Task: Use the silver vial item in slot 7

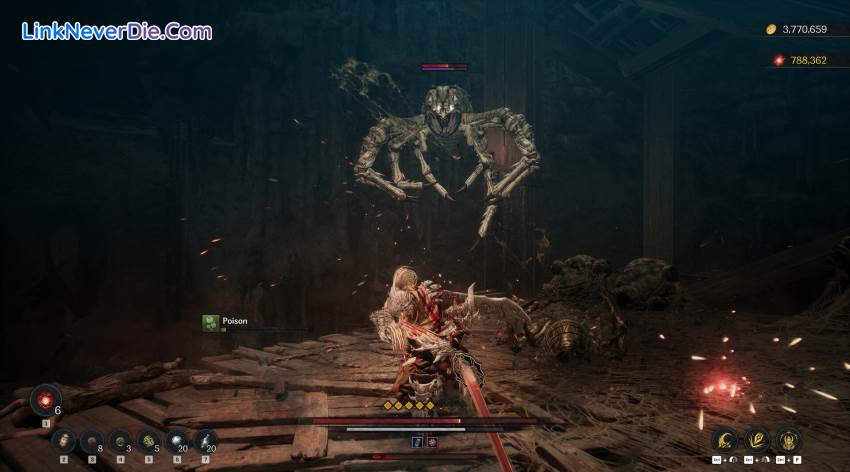Action: pyautogui.click(x=205, y=441)
